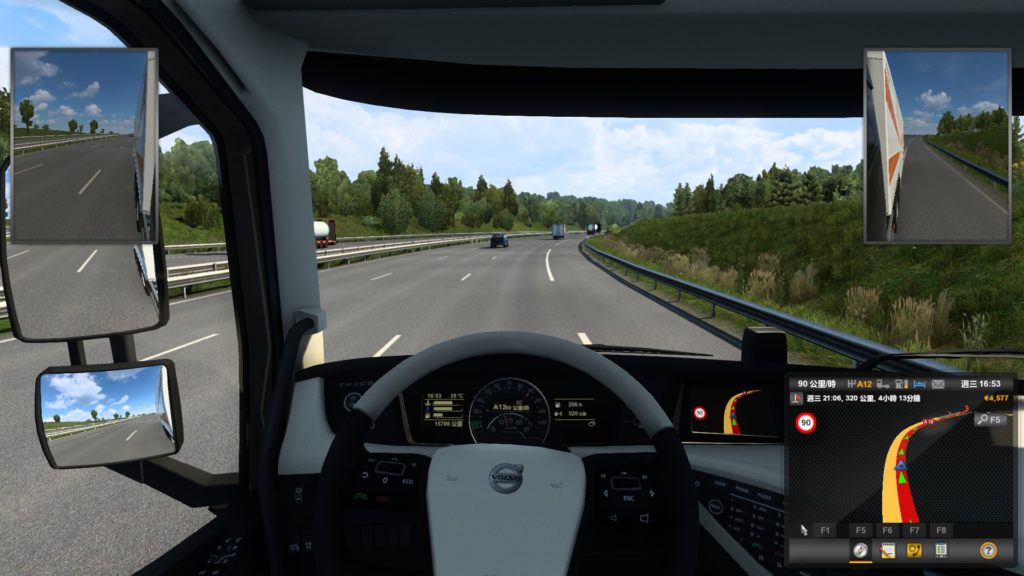1024x576 pixels.
Task: Open the navigation compass tab
Action: click(860, 550)
